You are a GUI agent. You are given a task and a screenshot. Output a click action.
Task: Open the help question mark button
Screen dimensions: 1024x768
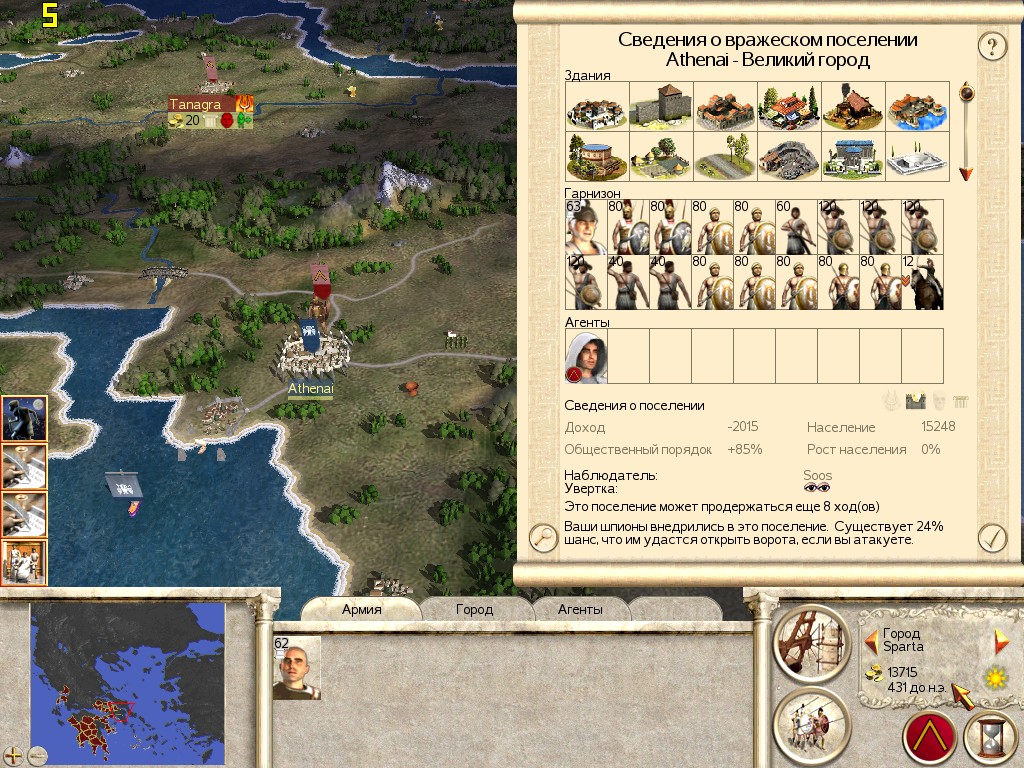[990, 45]
